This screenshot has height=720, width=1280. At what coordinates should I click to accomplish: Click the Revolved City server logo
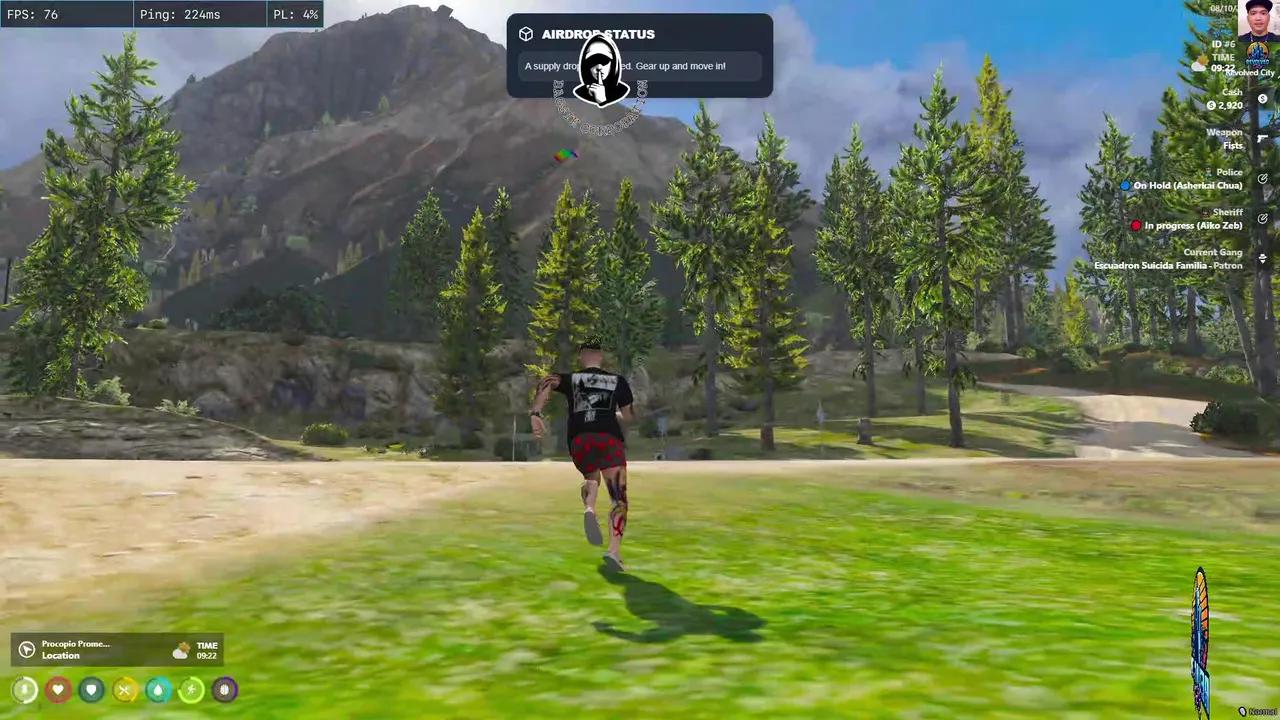[x=1257, y=54]
